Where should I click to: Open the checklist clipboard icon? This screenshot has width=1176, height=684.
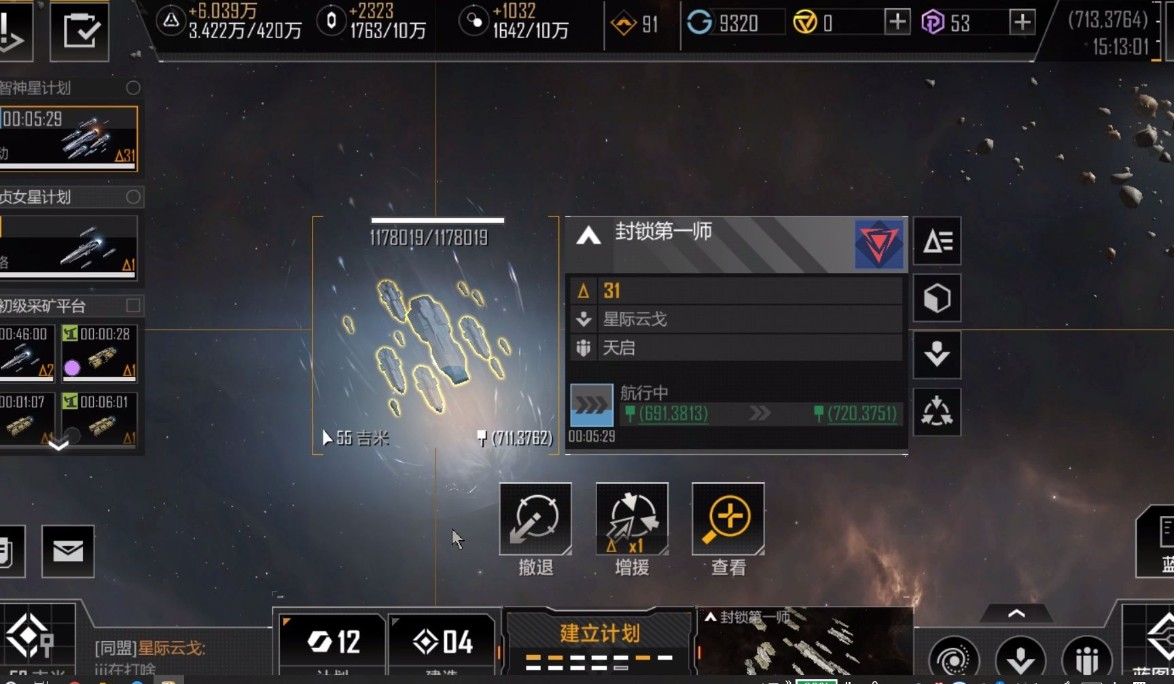click(79, 31)
